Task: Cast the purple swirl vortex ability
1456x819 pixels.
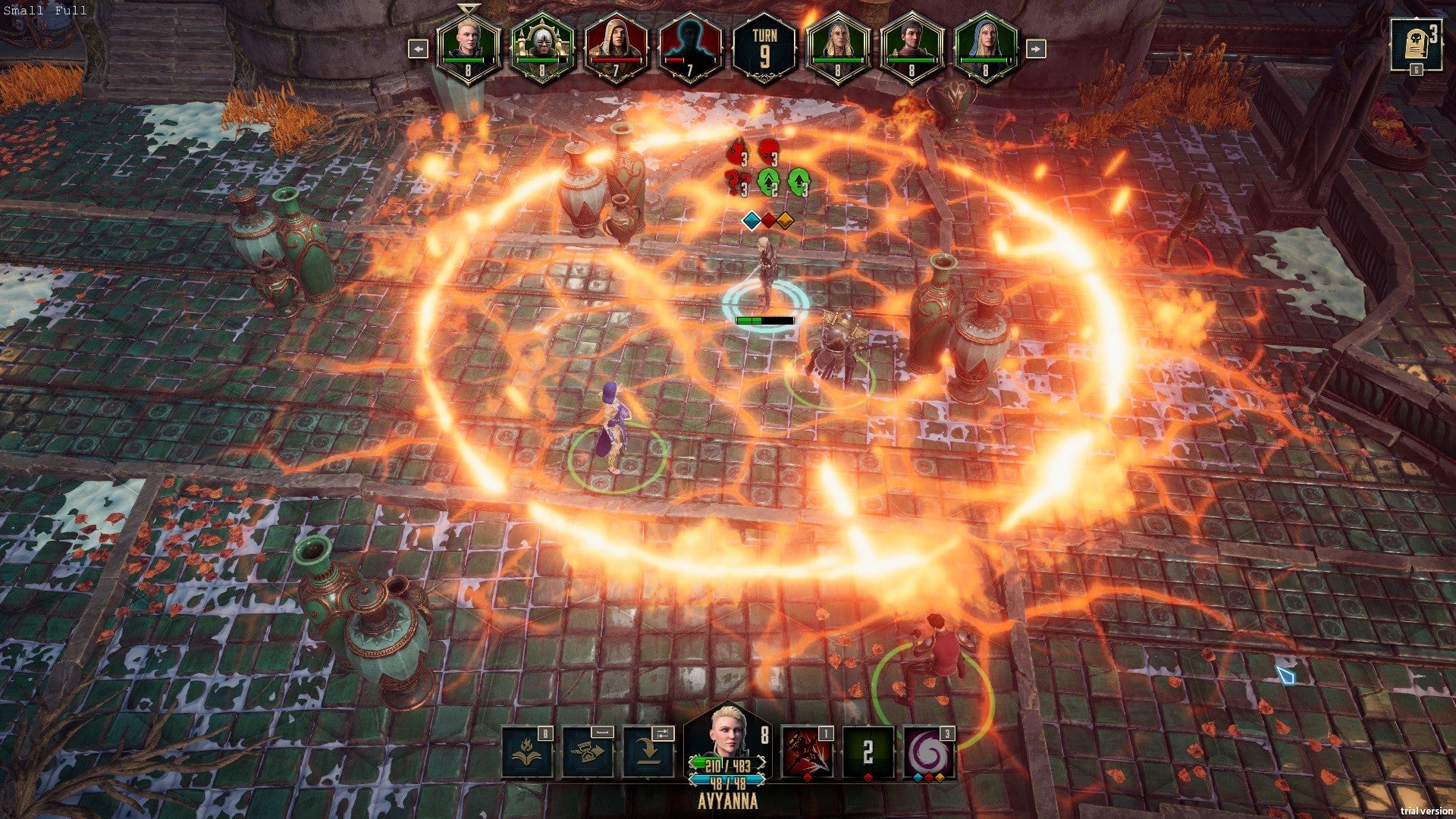Action: coord(929,752)
